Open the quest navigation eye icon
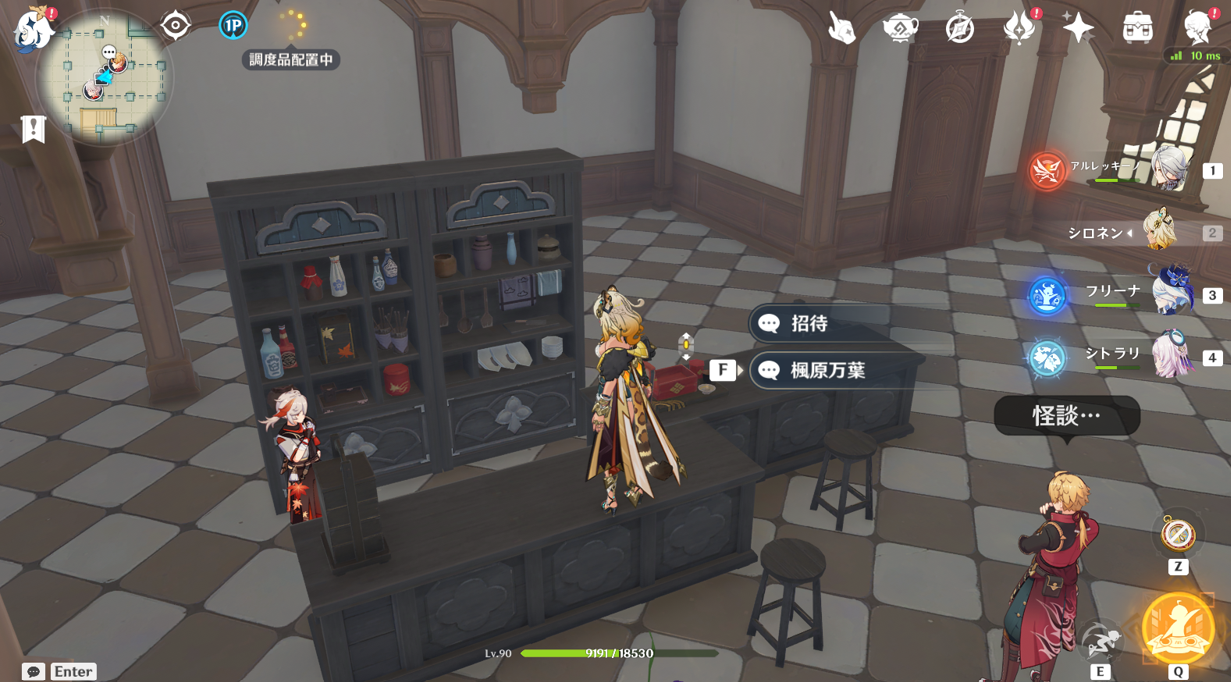 pyautogui.click(x=175, y=25)
